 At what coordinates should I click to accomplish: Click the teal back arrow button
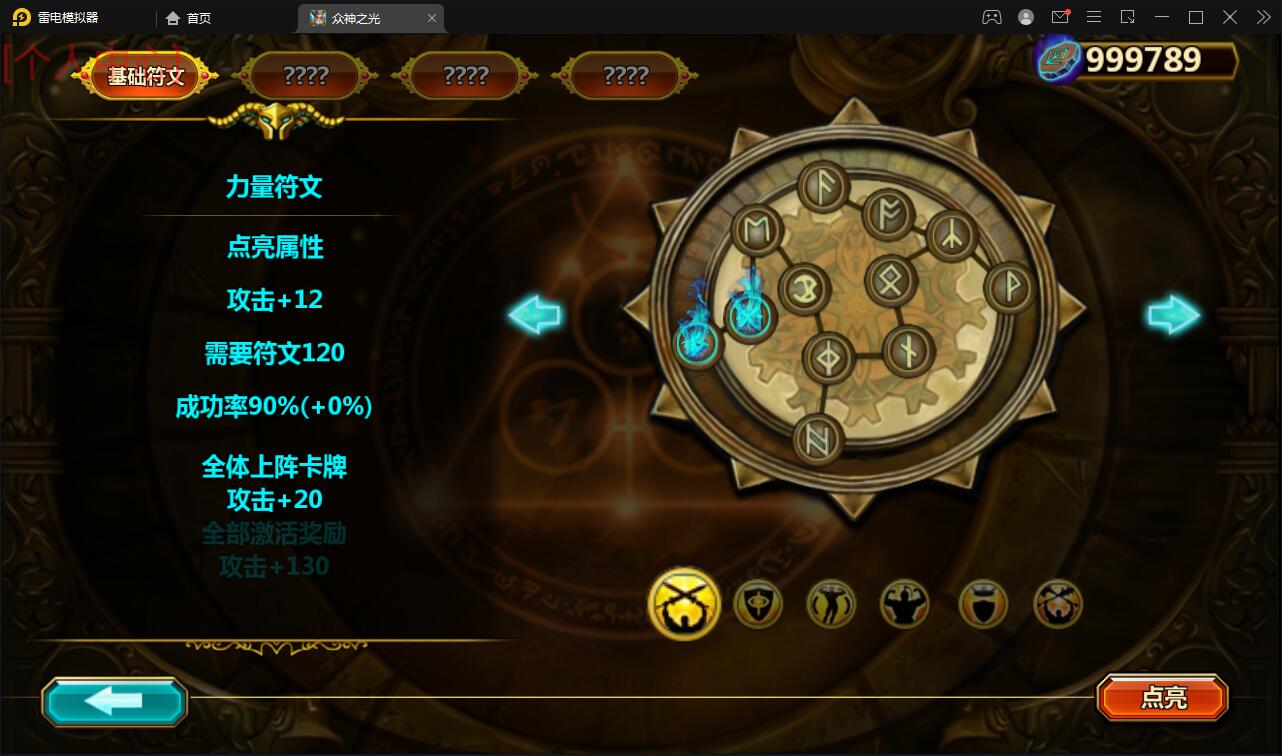click(x=114, y=701)
